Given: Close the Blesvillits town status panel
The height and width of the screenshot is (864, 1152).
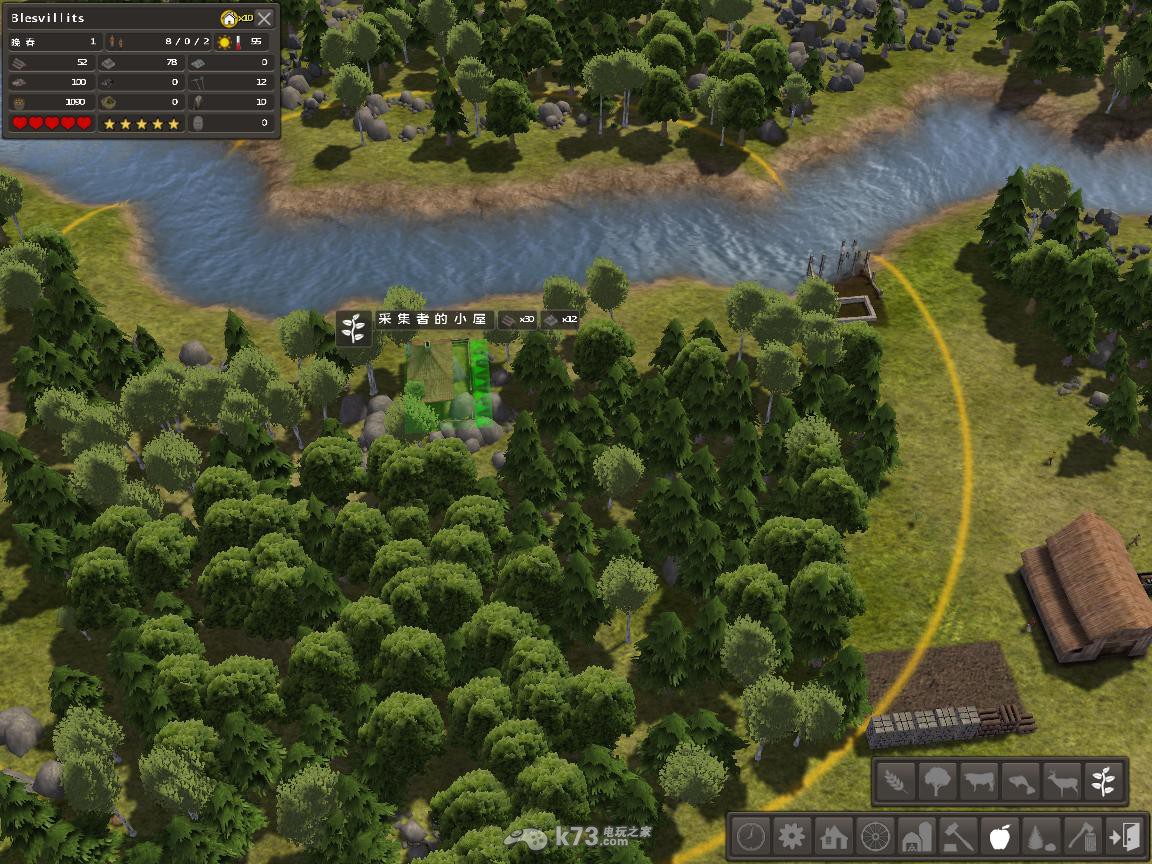Looking at the screenshot, I should click(x=264, y=18).
